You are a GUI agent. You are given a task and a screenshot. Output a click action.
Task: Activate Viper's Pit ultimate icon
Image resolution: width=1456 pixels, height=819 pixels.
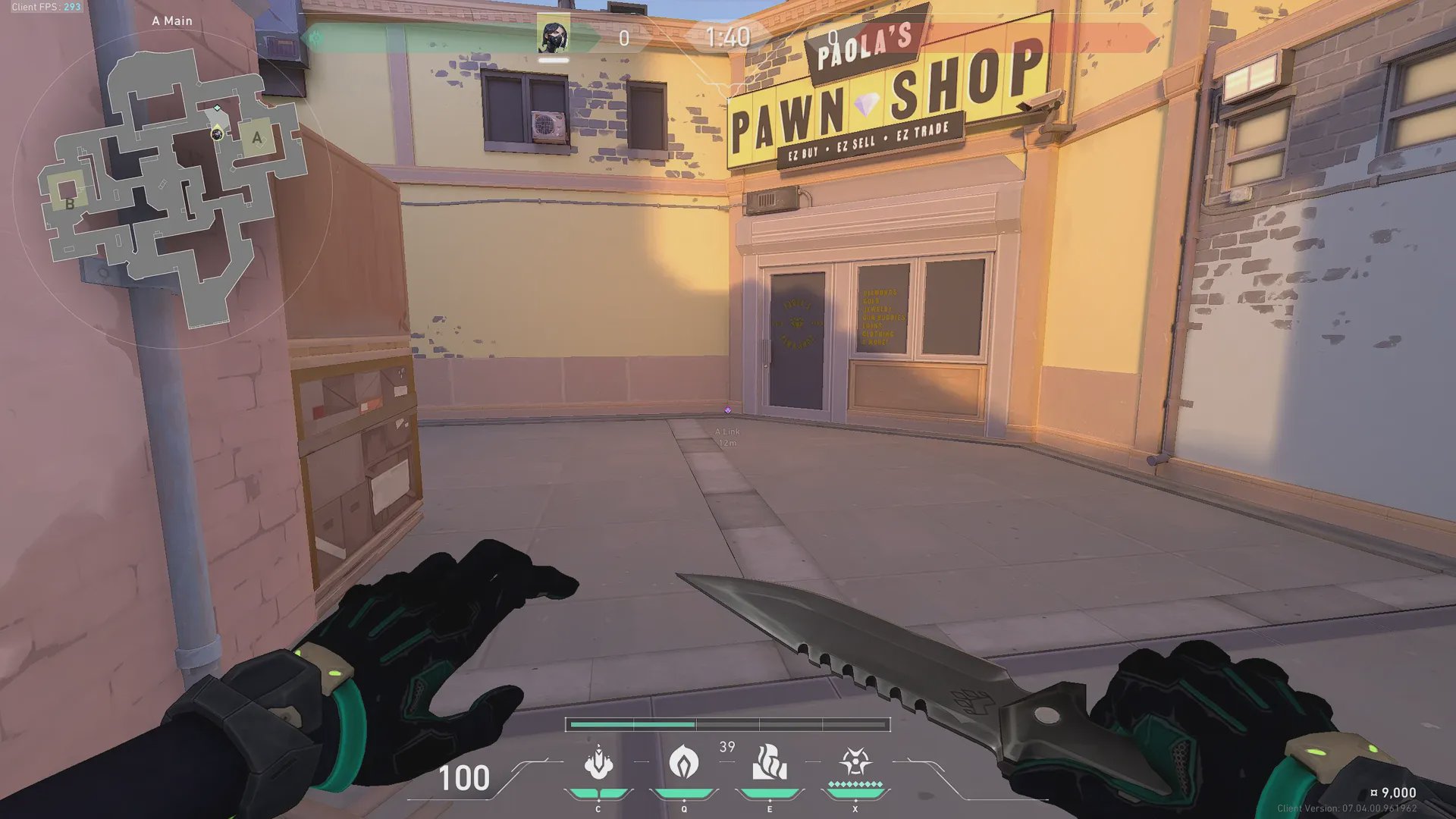[x=855, y=761]
